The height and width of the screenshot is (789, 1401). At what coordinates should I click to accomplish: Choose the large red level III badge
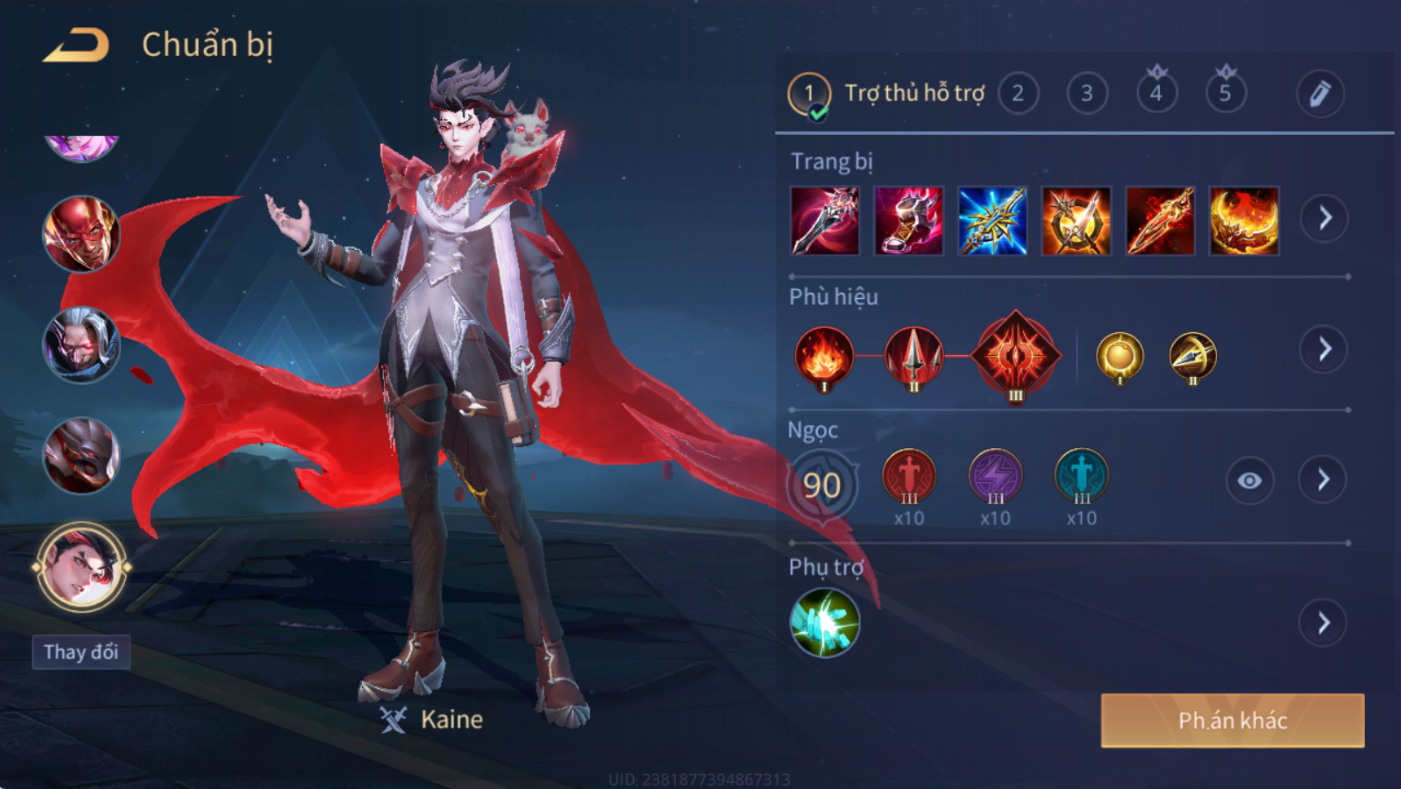click(x=1015, y=355)
